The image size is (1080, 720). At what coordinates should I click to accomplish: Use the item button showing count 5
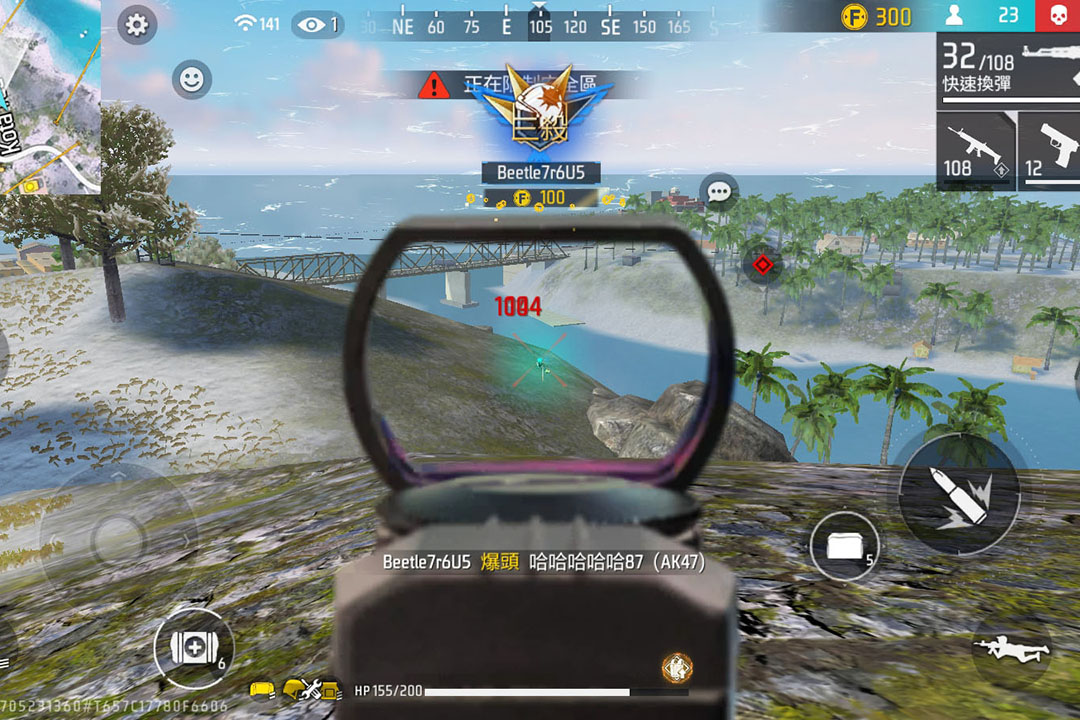click(x=844, y=546)
